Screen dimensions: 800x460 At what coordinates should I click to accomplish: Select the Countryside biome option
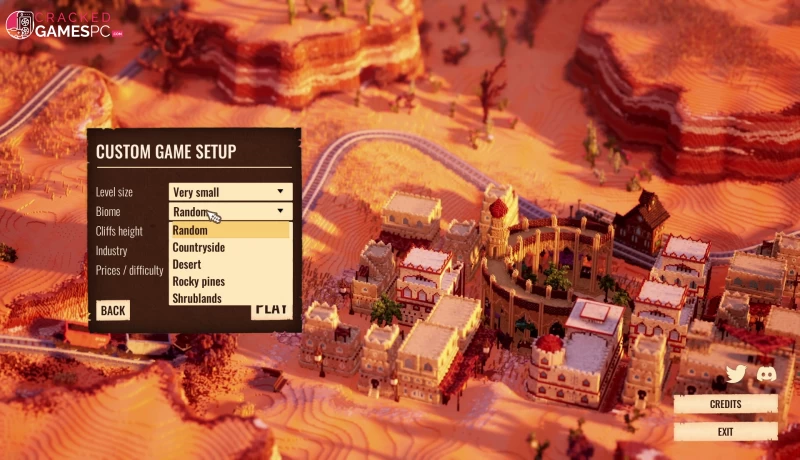230,247
